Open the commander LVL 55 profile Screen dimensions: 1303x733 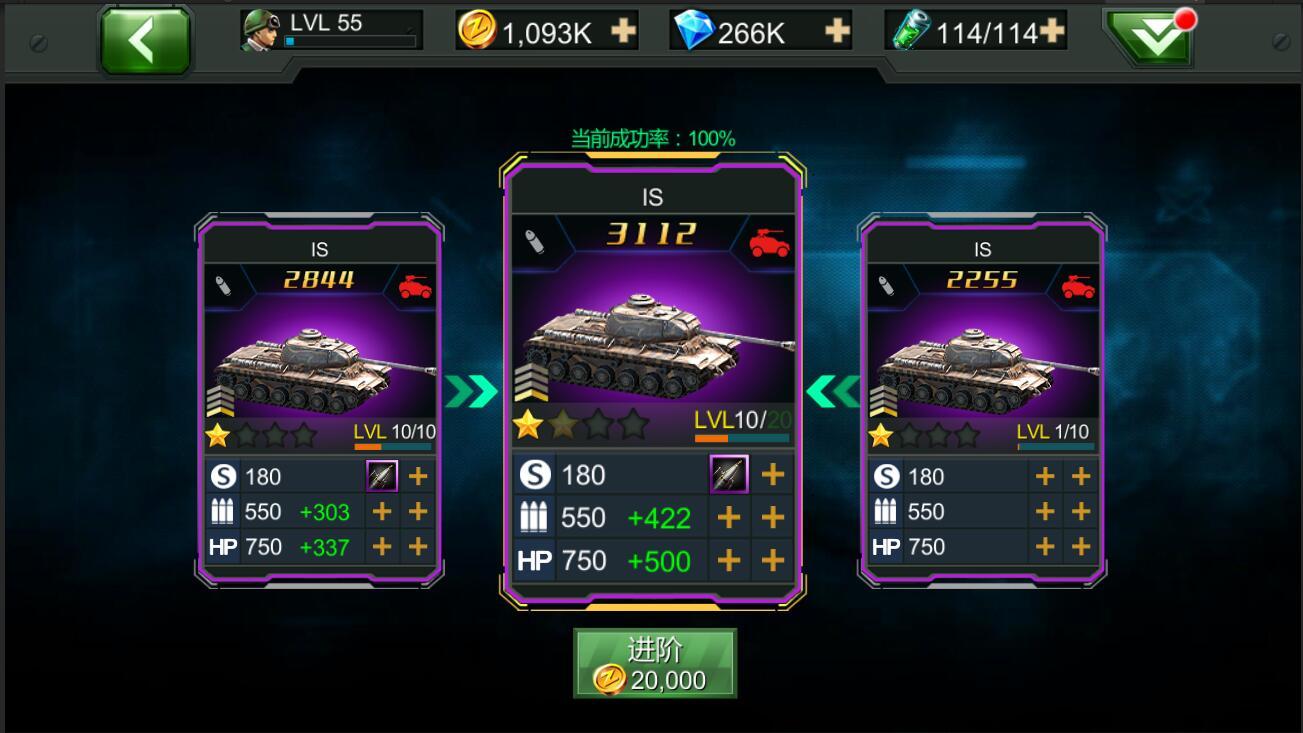(x=331, y=30)
